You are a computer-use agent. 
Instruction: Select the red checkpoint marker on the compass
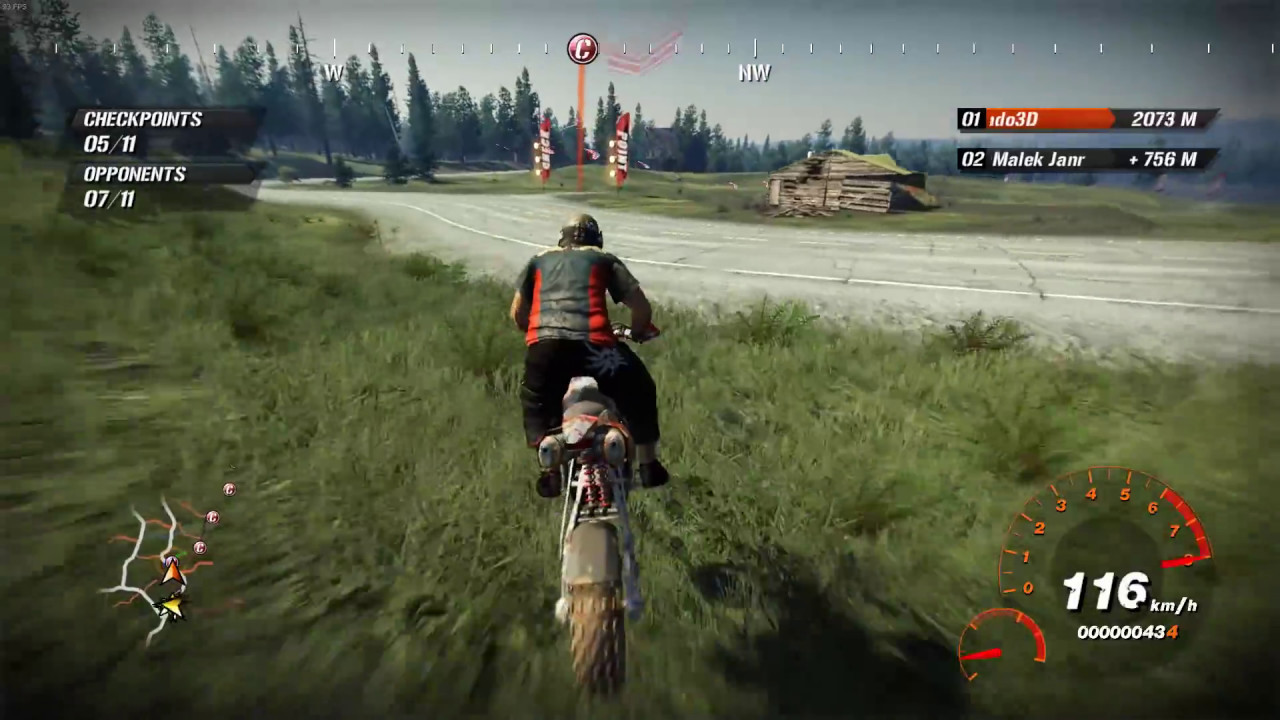[582, 48]
